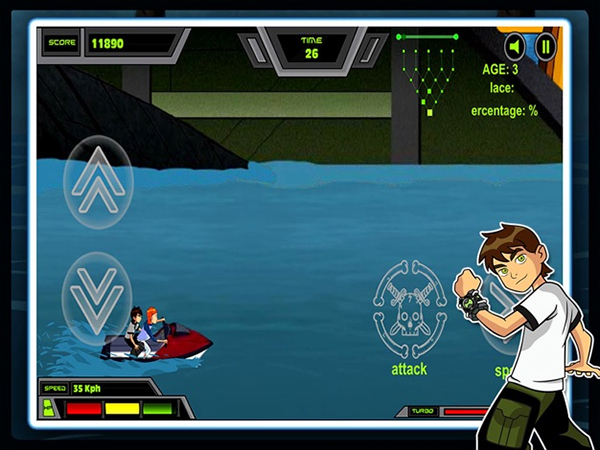Pause the game with the pause button
600x450 pixels.
(545, 46)
